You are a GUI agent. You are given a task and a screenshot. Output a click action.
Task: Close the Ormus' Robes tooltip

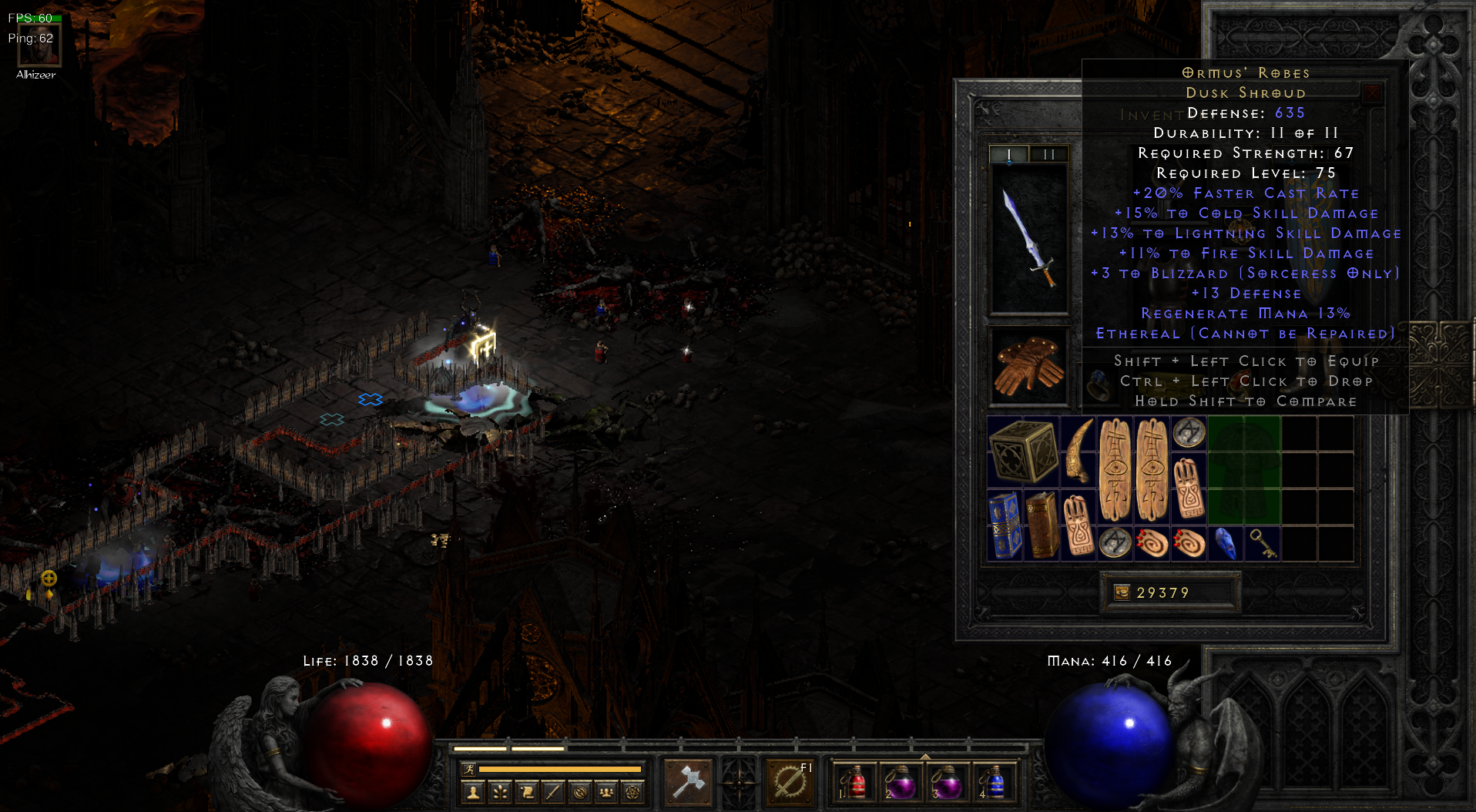tap(1372, 92)
